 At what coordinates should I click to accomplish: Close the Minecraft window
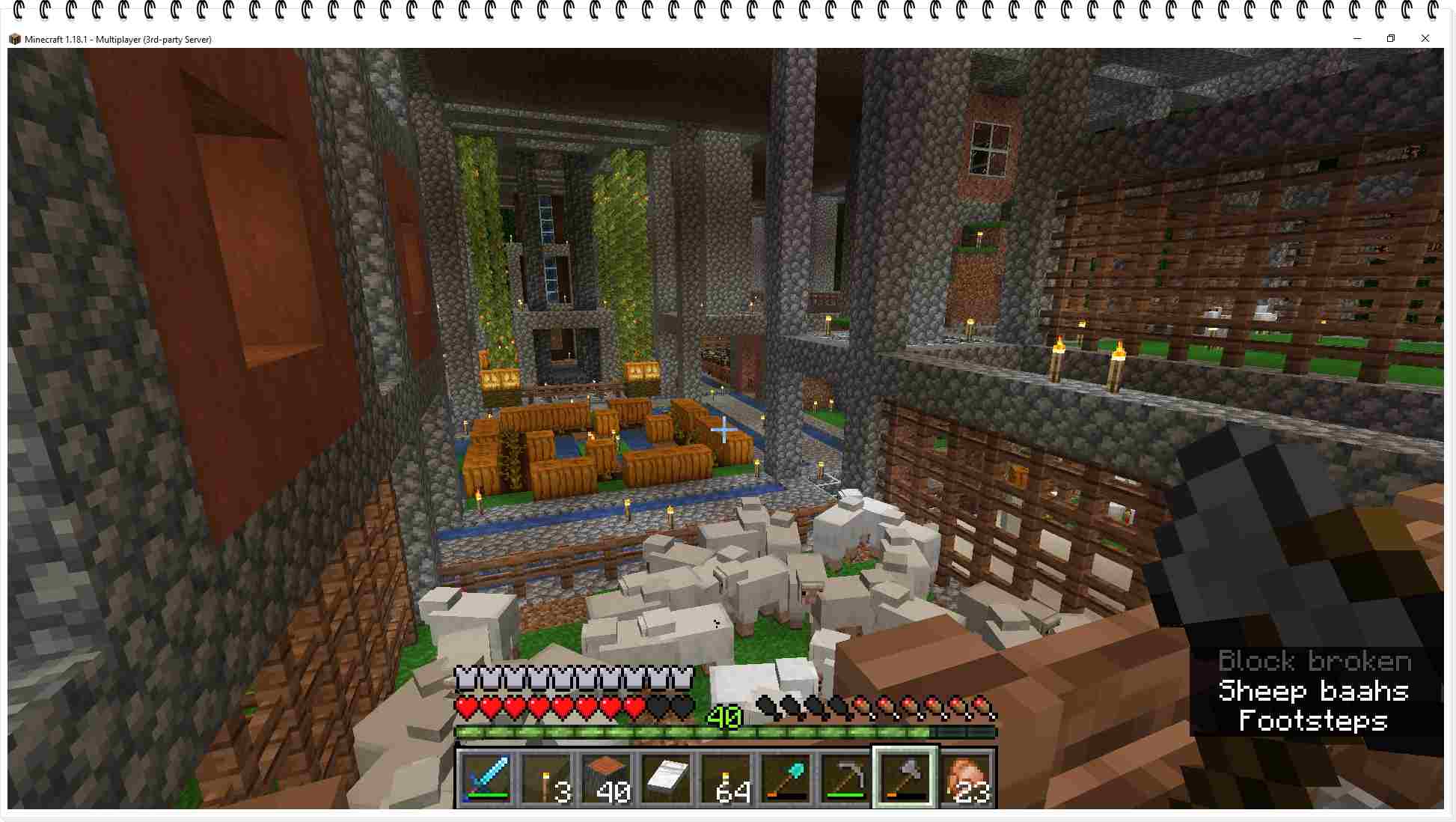(1425, 38)
